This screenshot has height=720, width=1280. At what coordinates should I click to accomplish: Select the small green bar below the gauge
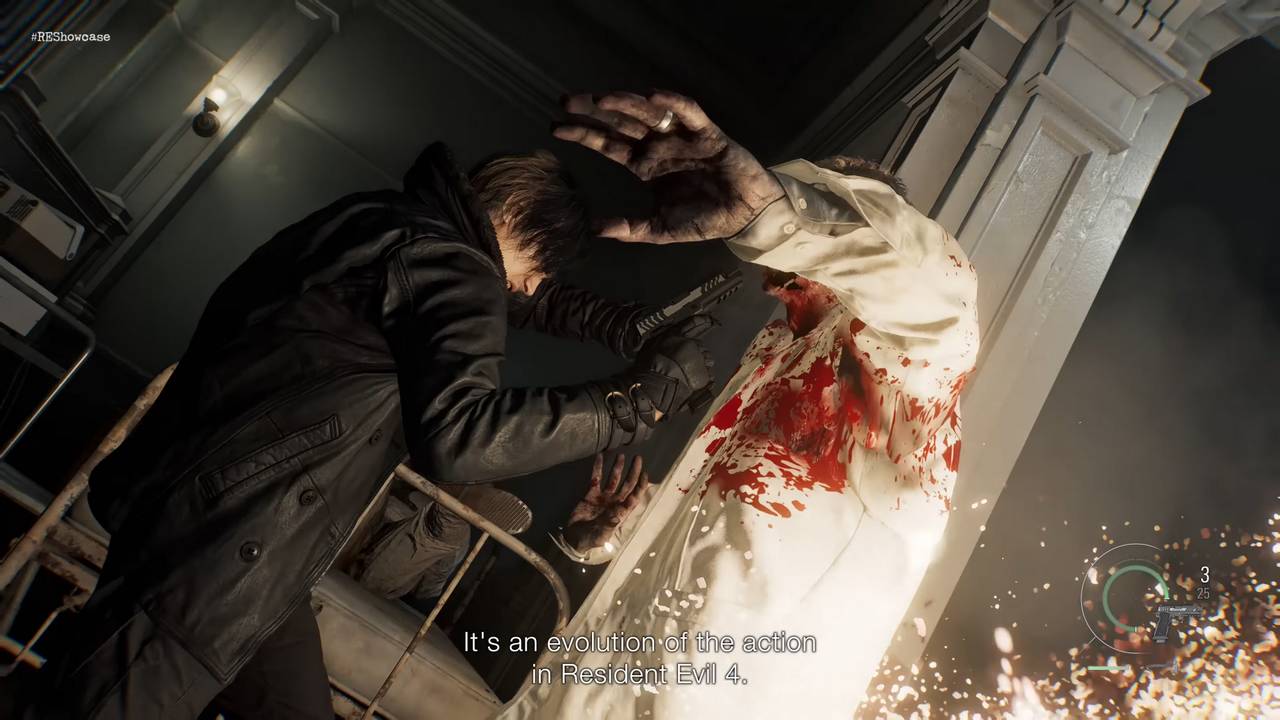(1107, 667)
